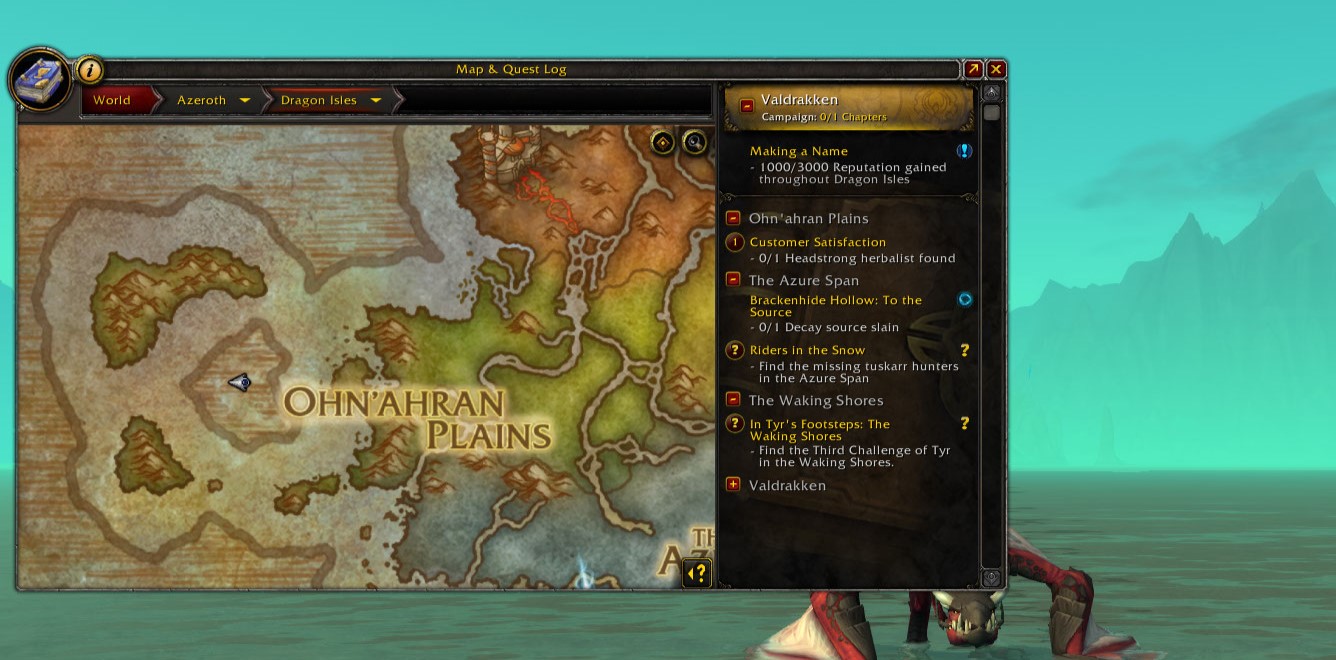This screenshot has height=660, width=1336.
Task: Select the Riders in the Snow quest
Action: (x=807, y=350)
